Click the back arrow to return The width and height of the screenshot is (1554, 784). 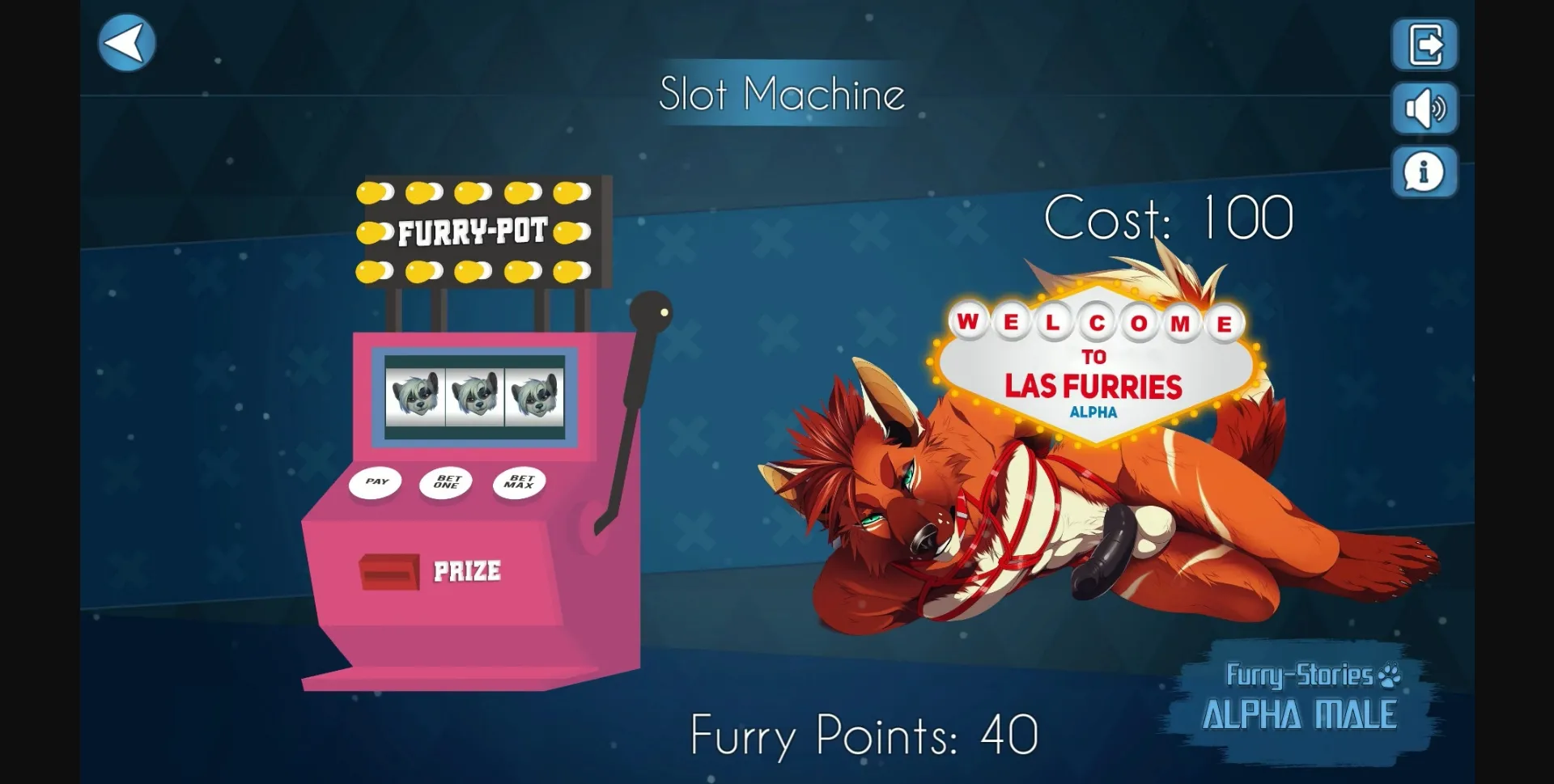pyautogui.click(x=126, y=42)
